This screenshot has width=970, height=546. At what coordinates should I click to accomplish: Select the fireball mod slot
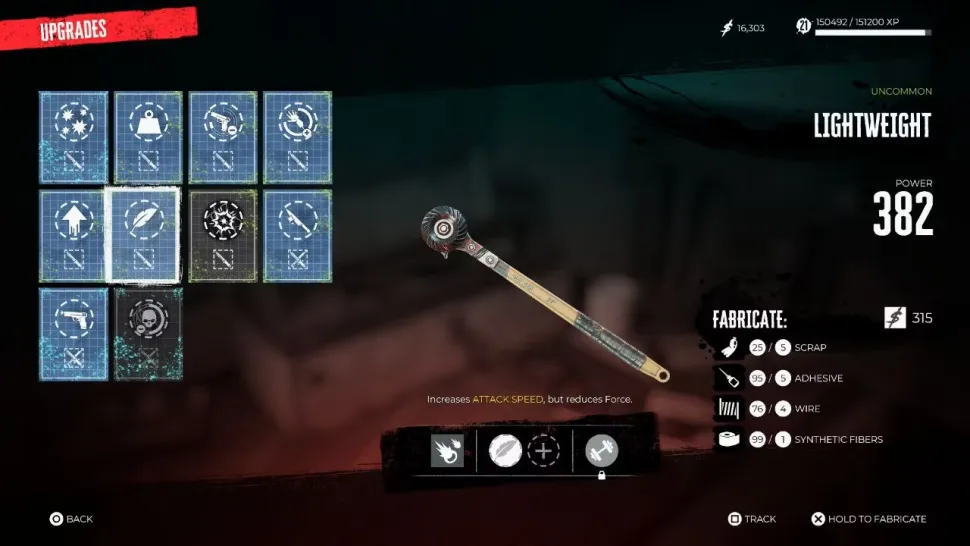coord(447,451)
